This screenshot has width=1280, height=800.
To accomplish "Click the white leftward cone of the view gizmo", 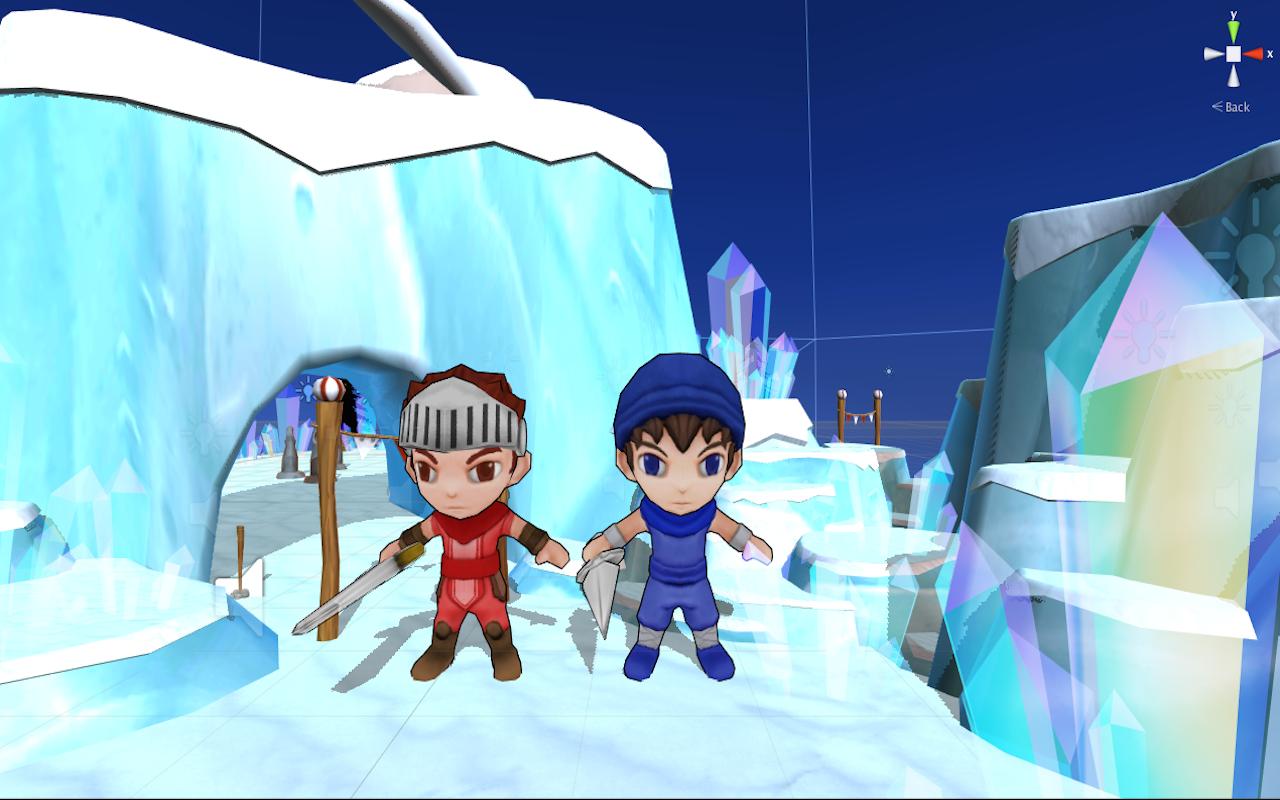I will (x=1211, y=53).
